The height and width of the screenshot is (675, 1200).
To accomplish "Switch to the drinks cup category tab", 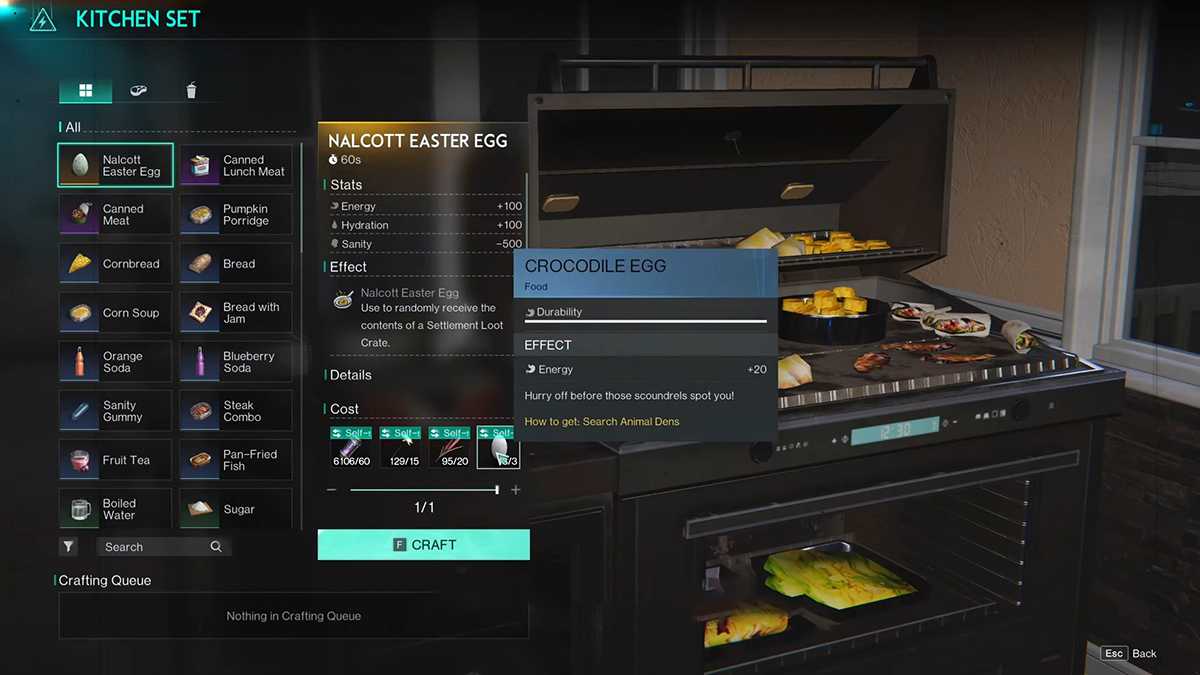I will click(x=191, y=91).
